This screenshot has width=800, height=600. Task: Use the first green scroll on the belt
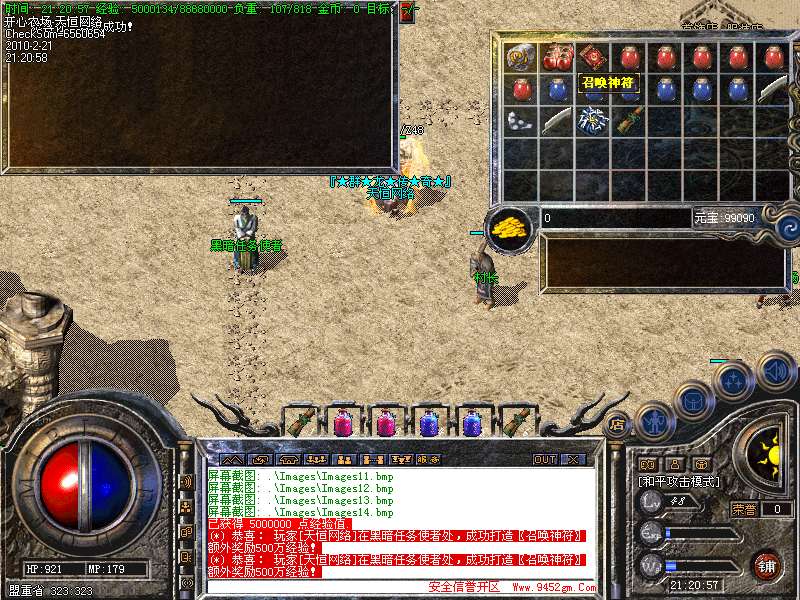(299, 422)
